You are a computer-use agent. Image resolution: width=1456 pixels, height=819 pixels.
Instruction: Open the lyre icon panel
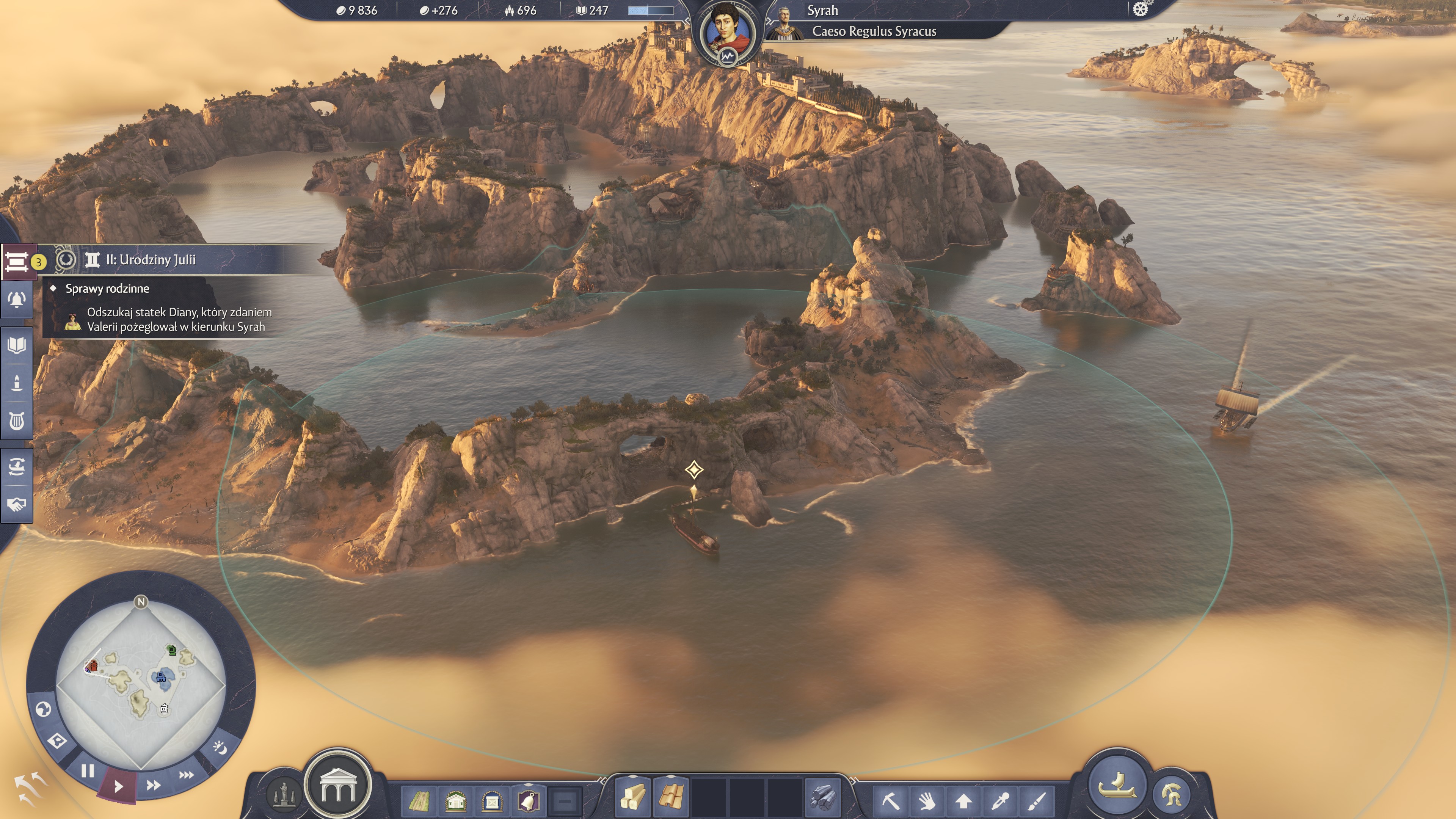click(x=17, y=421)
